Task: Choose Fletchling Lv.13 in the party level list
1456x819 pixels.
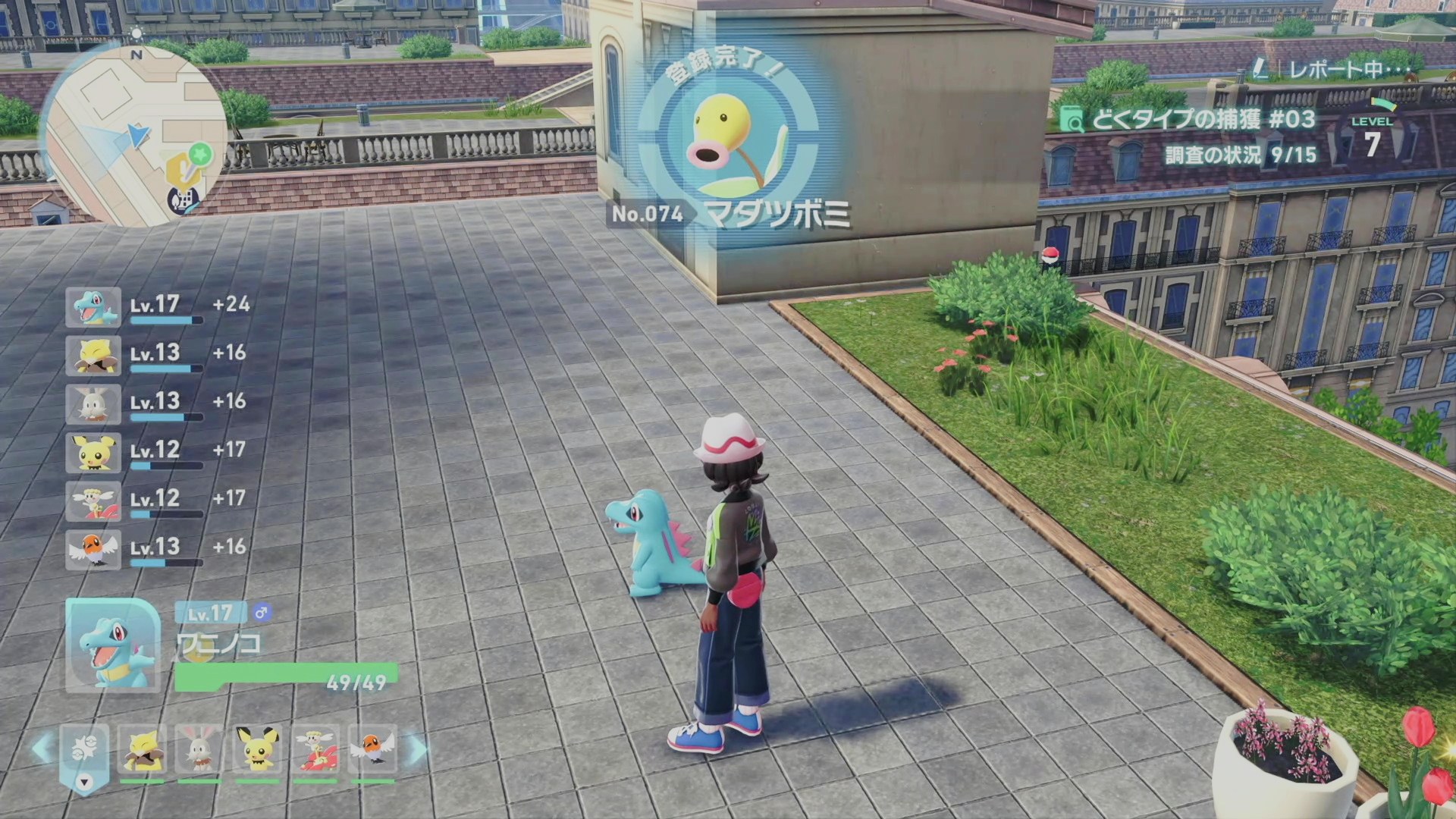Action: (93, 550)
